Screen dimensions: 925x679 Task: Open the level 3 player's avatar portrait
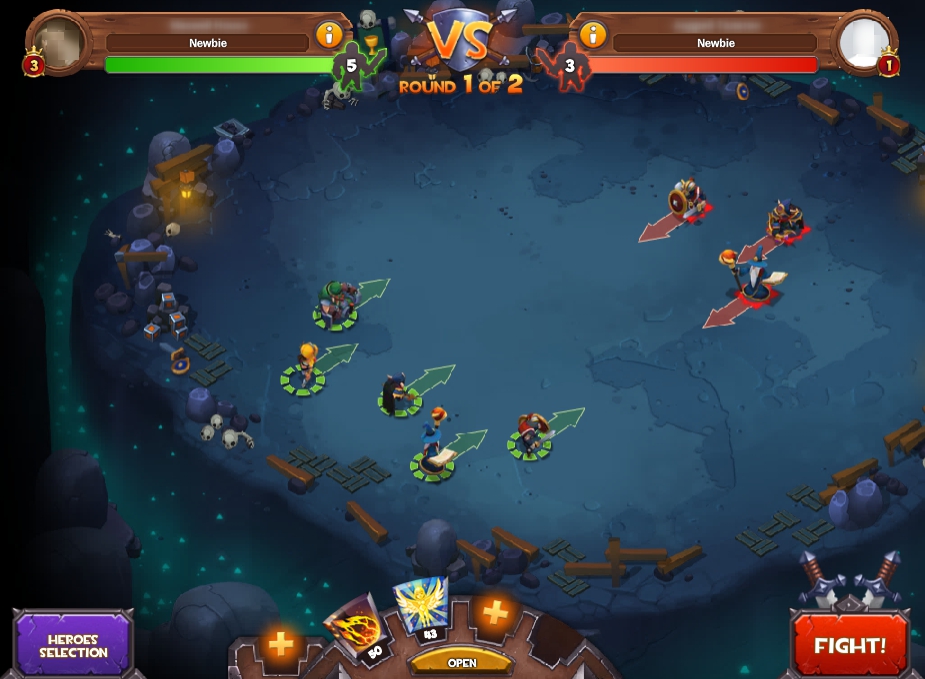click(59, 42)
